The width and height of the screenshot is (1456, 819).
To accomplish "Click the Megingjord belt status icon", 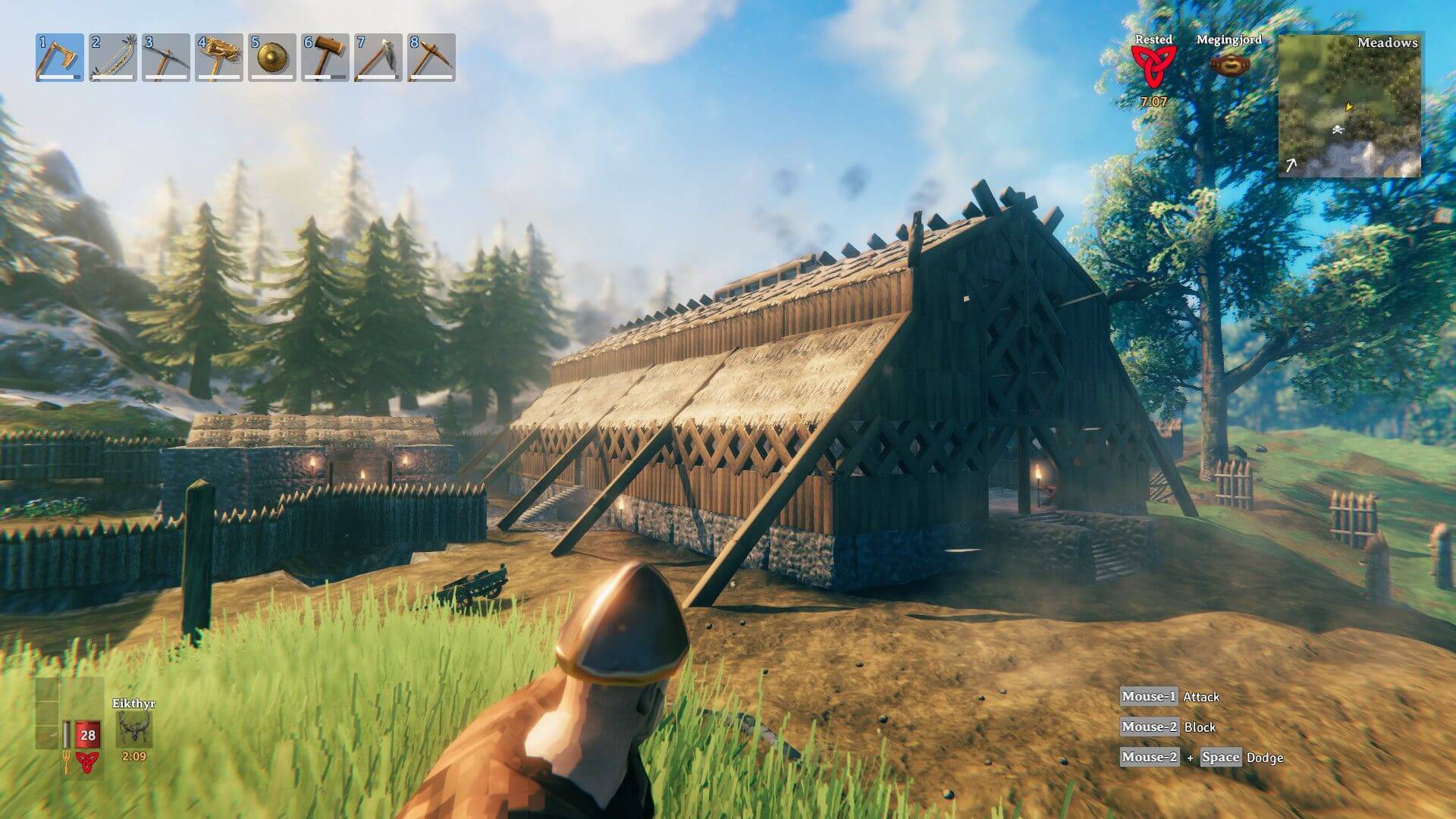I will click(x=1228, y=65).
